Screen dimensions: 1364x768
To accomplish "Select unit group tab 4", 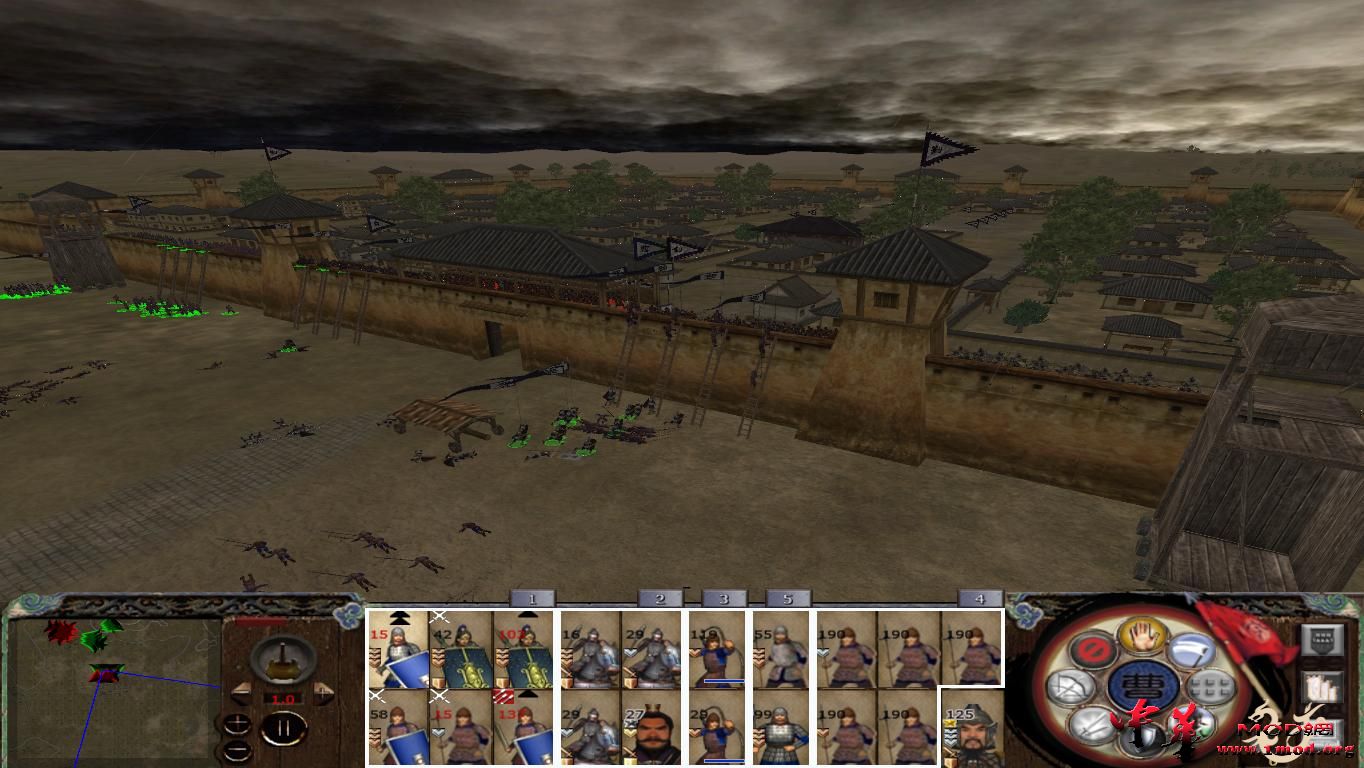I will click(979, 600).
